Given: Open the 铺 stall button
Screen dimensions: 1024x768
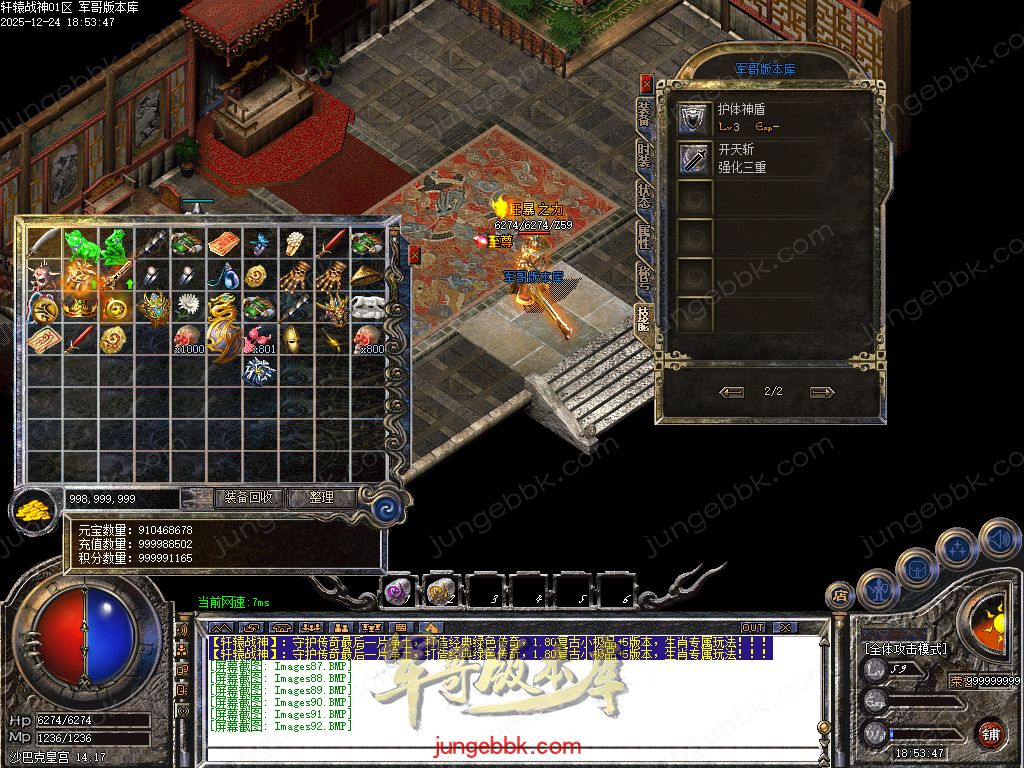Looking at the screenshot, I should (989, 732).
